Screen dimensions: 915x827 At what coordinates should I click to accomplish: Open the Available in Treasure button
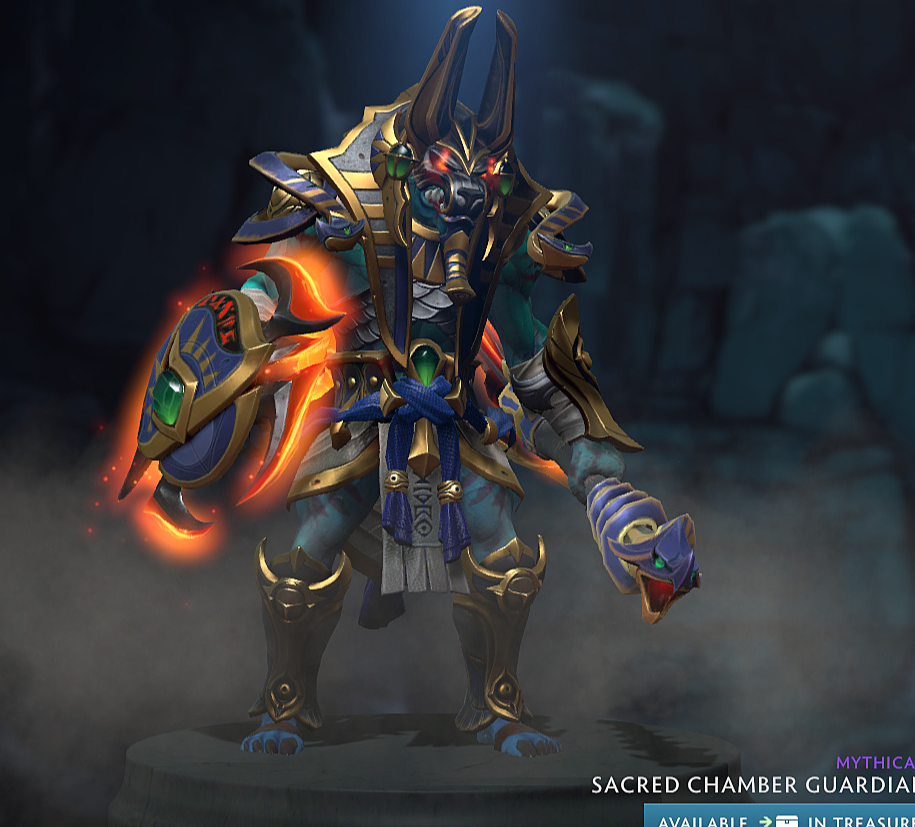[781, 819]
